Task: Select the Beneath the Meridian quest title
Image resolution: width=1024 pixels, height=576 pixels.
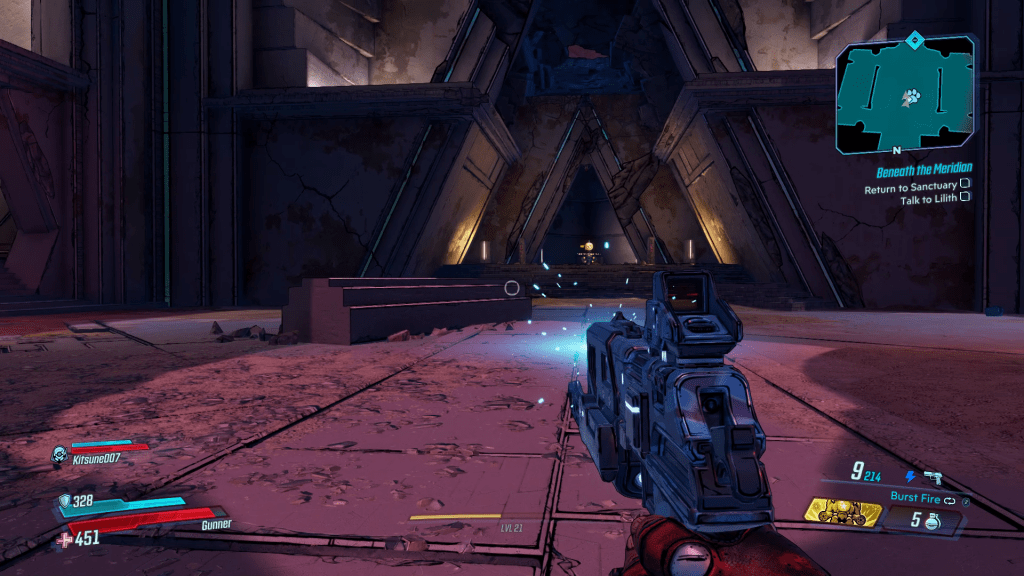Action: 924,169
